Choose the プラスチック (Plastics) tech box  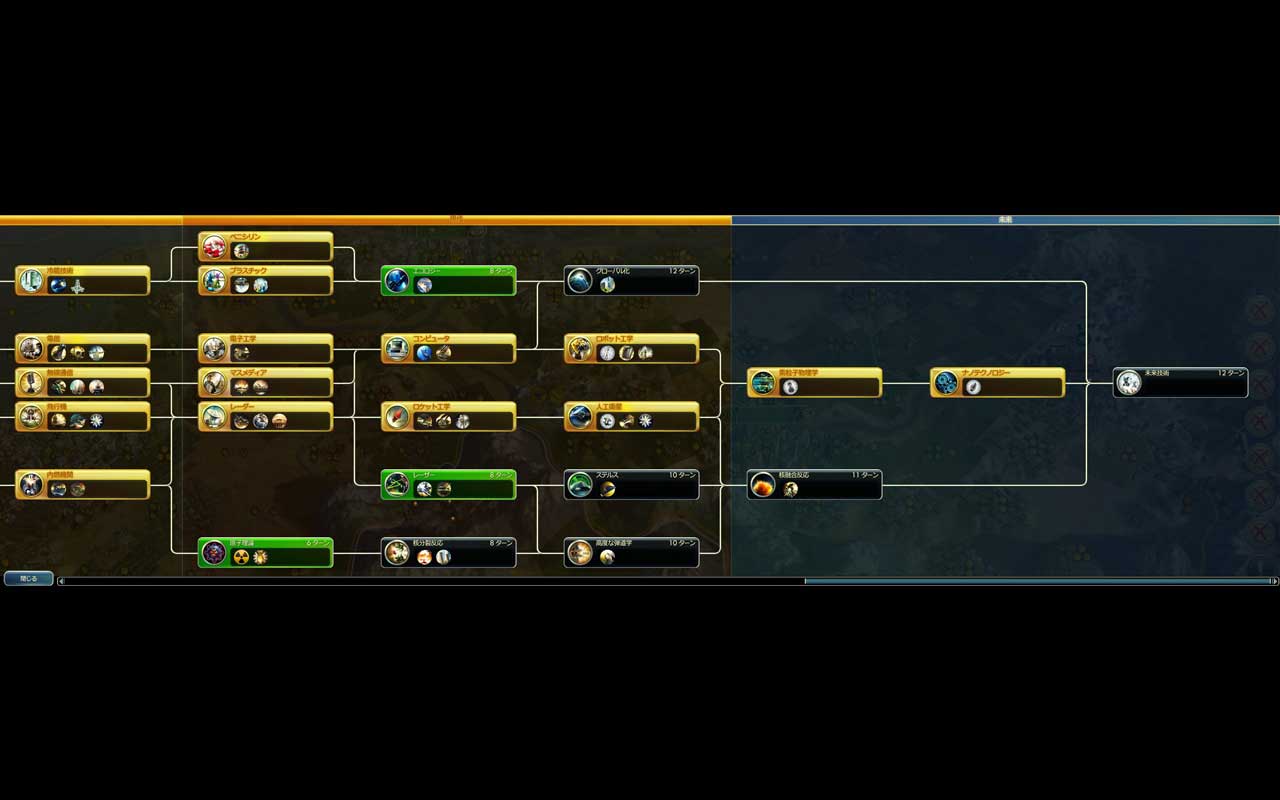pos(266,281)
